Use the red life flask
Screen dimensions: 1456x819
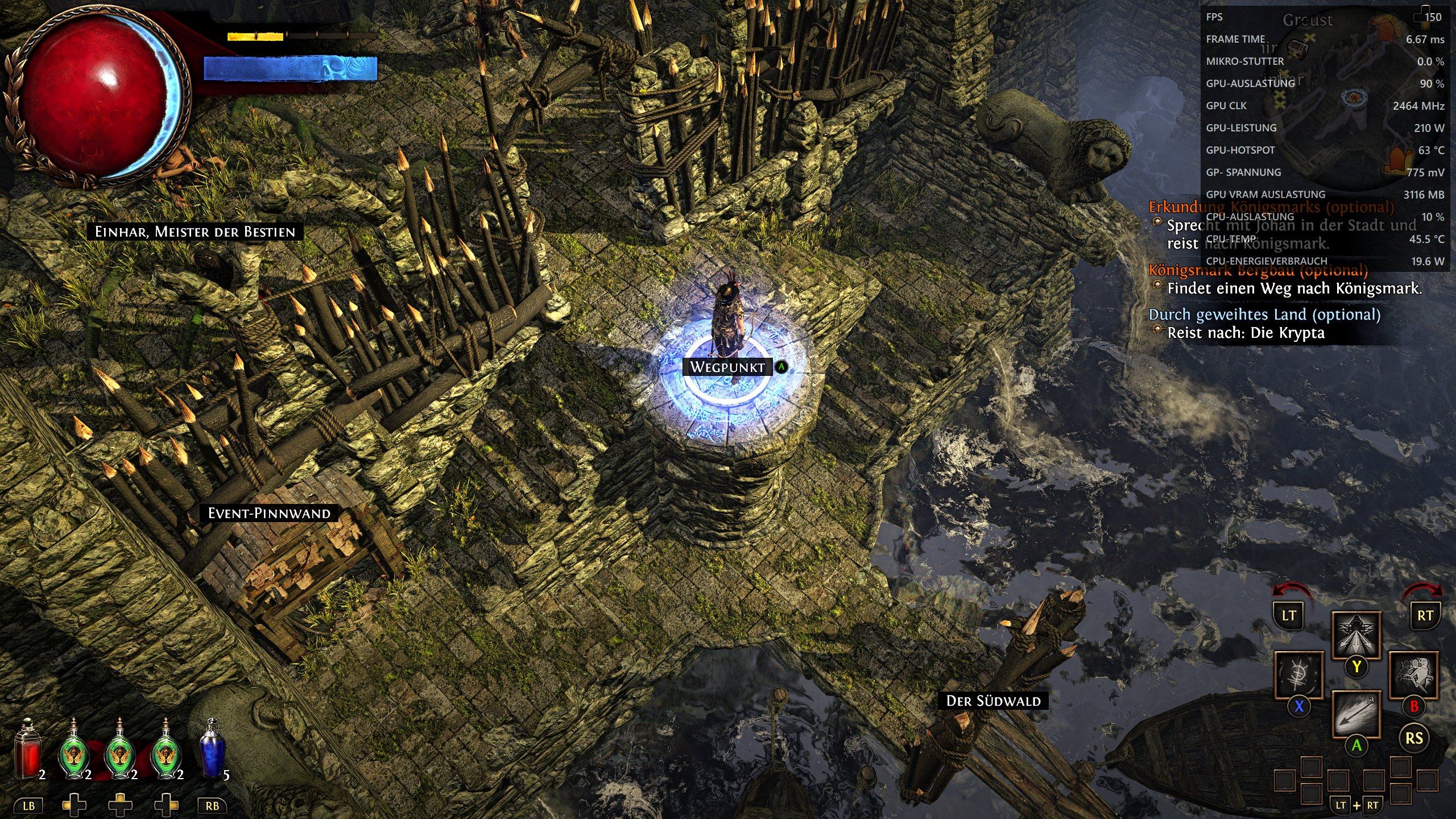pos(27,750)
